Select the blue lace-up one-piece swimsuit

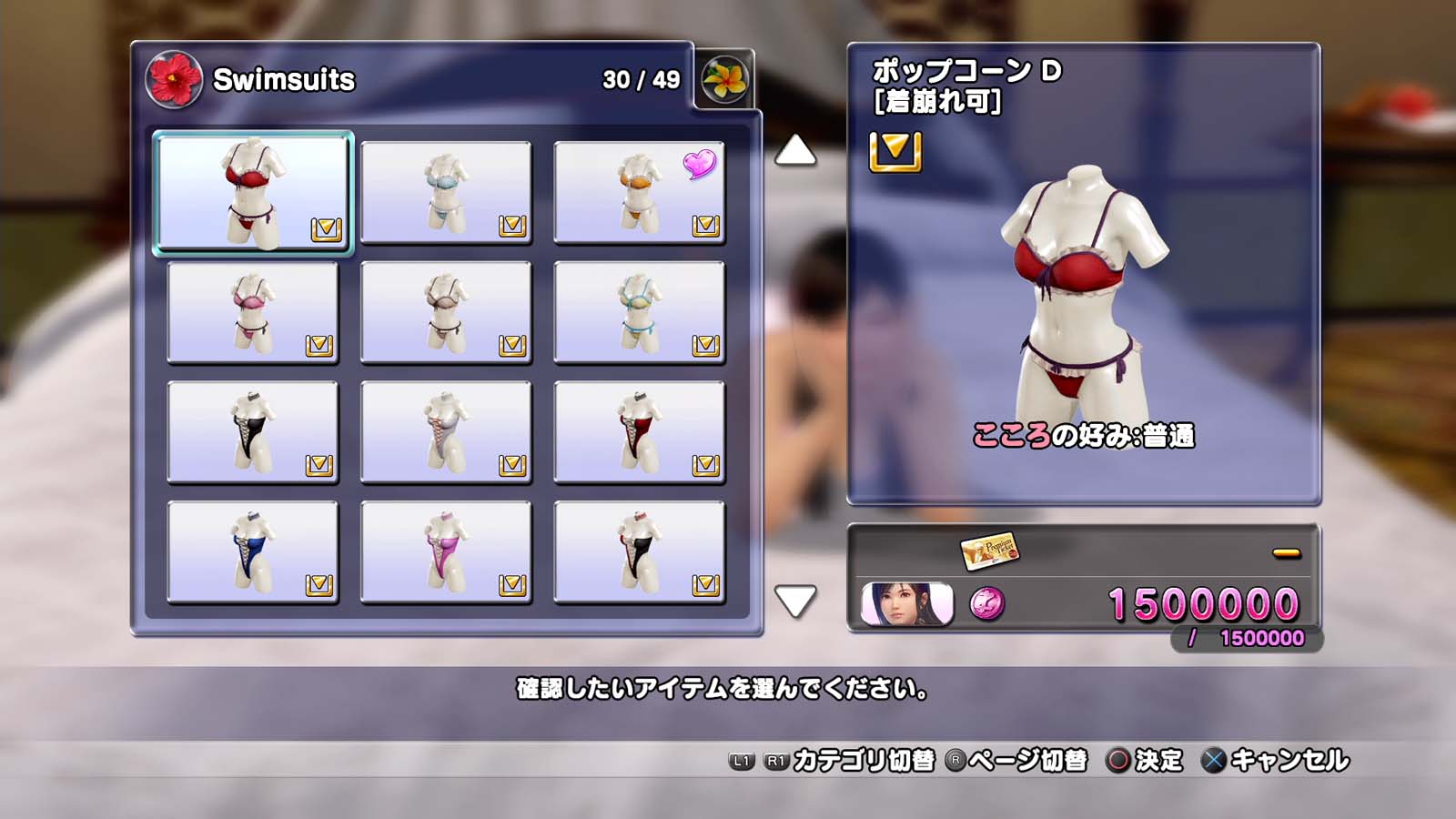252,552
